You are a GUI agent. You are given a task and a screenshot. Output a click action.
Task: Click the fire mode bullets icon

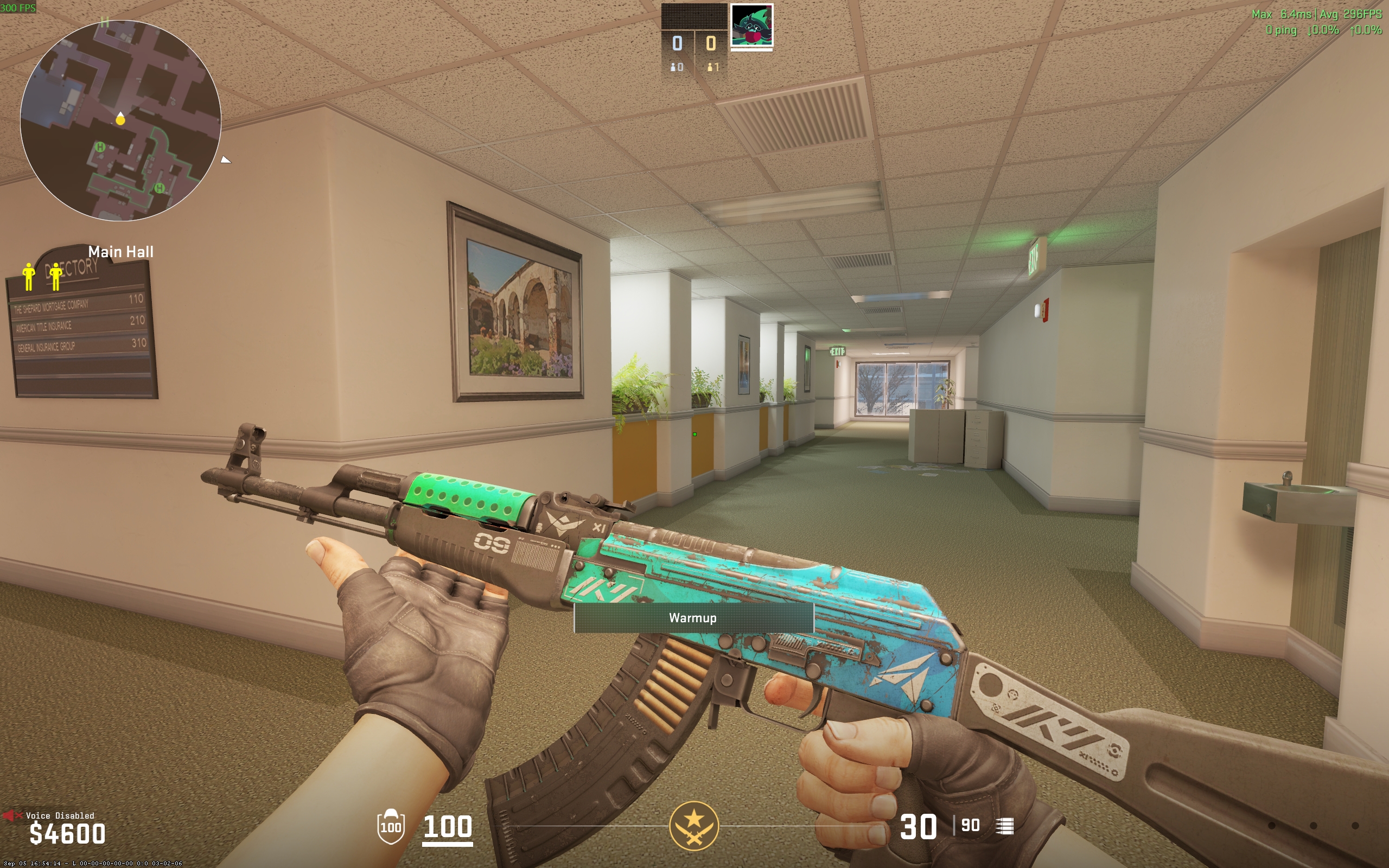point(1005,826)
